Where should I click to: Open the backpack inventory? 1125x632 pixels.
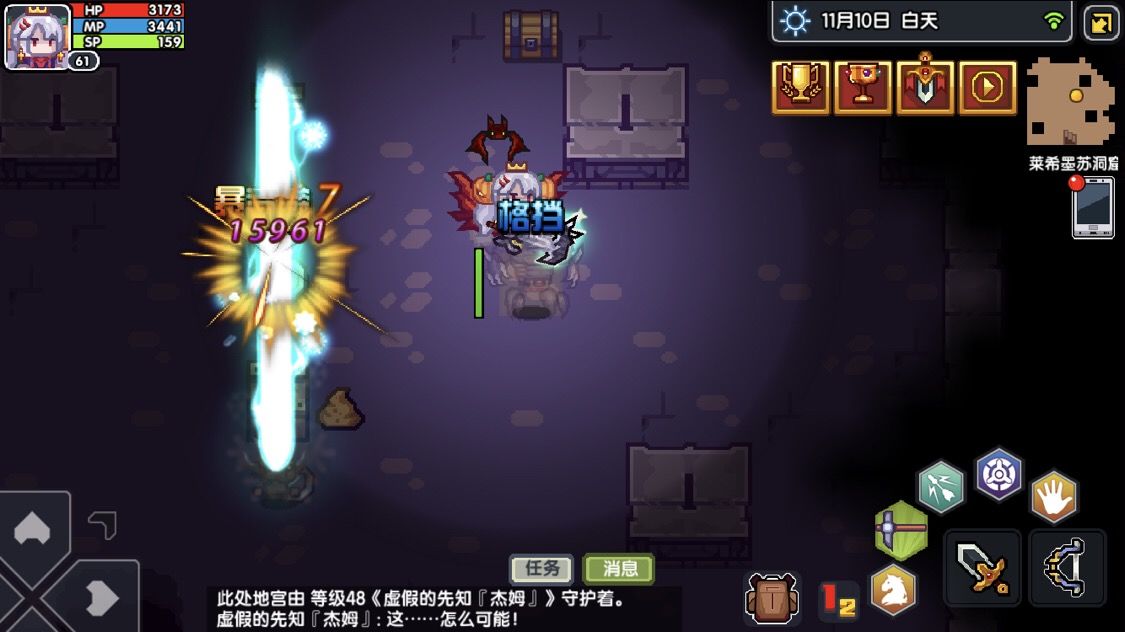(x=772, y=598)
